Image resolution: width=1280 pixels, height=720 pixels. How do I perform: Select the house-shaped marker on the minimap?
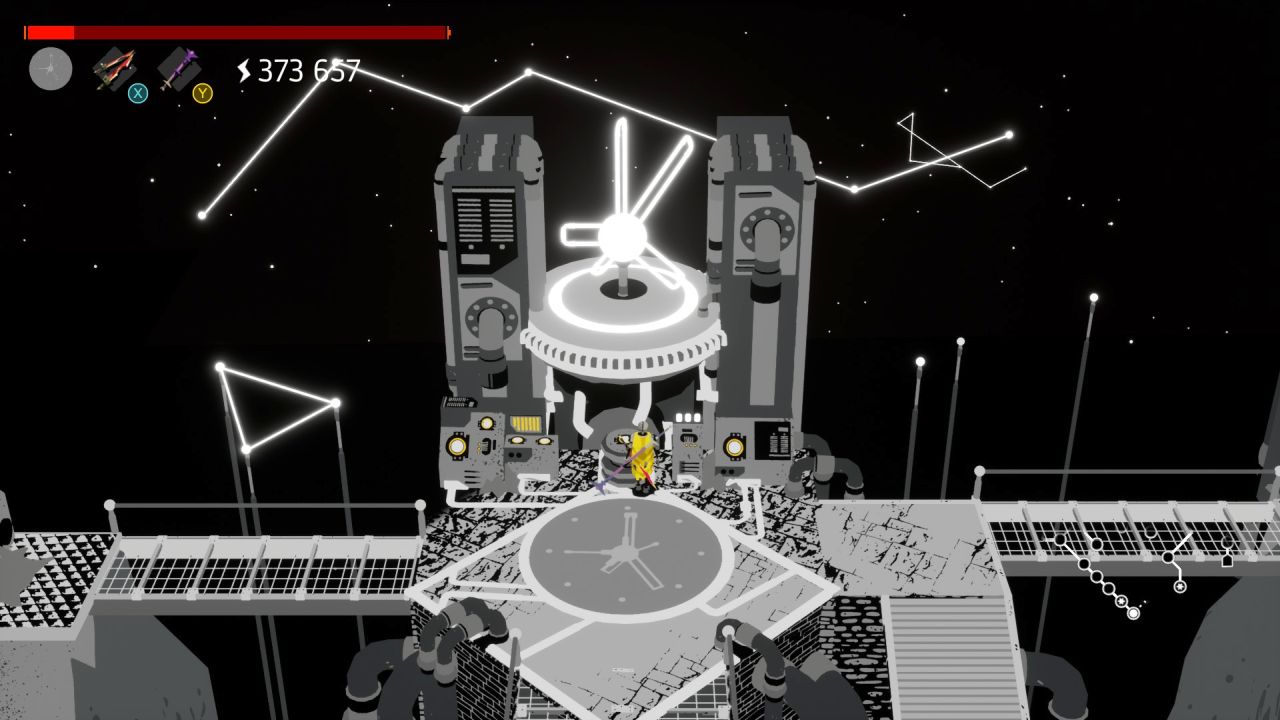click(1227, 560)
